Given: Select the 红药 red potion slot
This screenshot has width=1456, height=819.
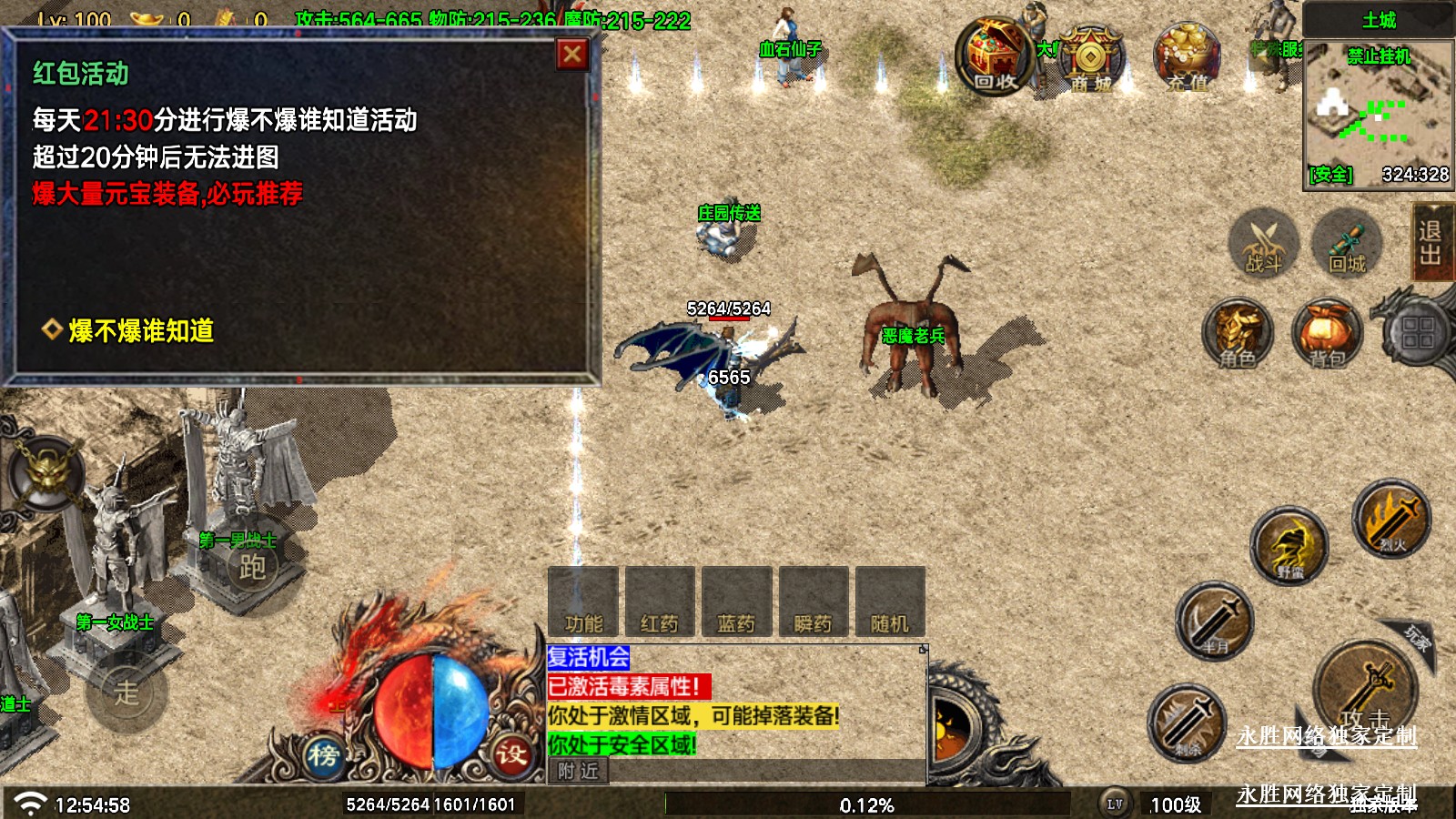Looking at the screenshot, I should 660,602.
